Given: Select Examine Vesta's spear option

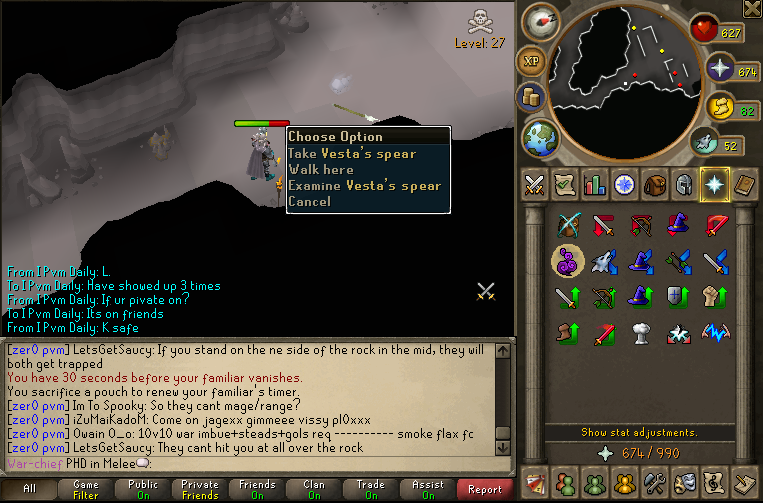Looking at the screenshot, I should coord(364,186).
